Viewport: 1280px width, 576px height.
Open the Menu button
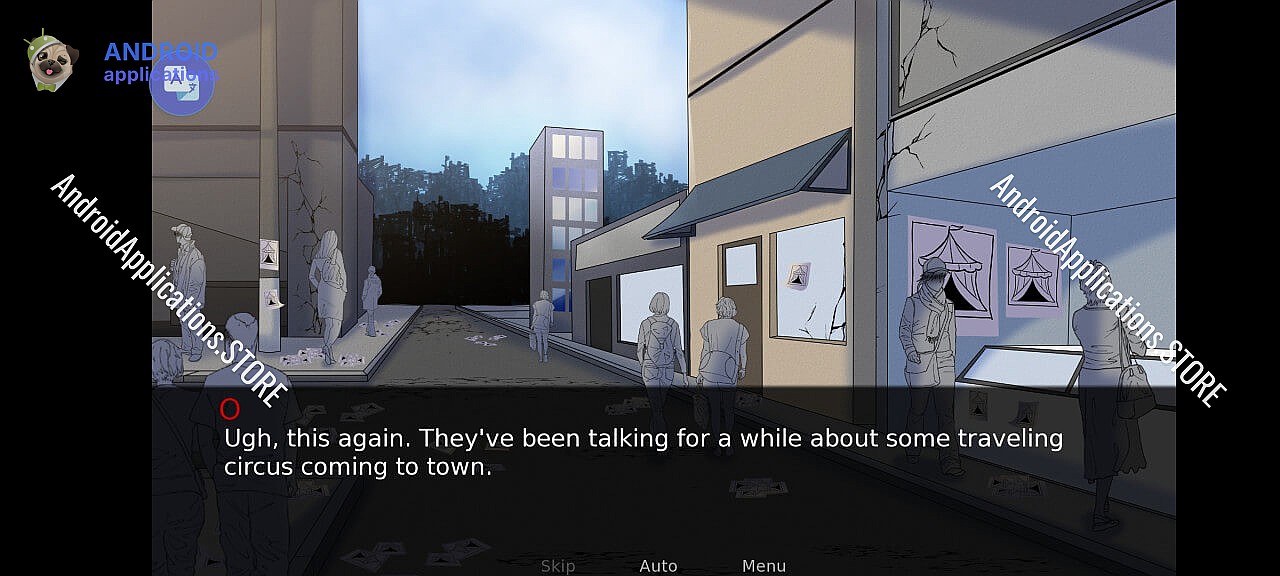(764, 566)
